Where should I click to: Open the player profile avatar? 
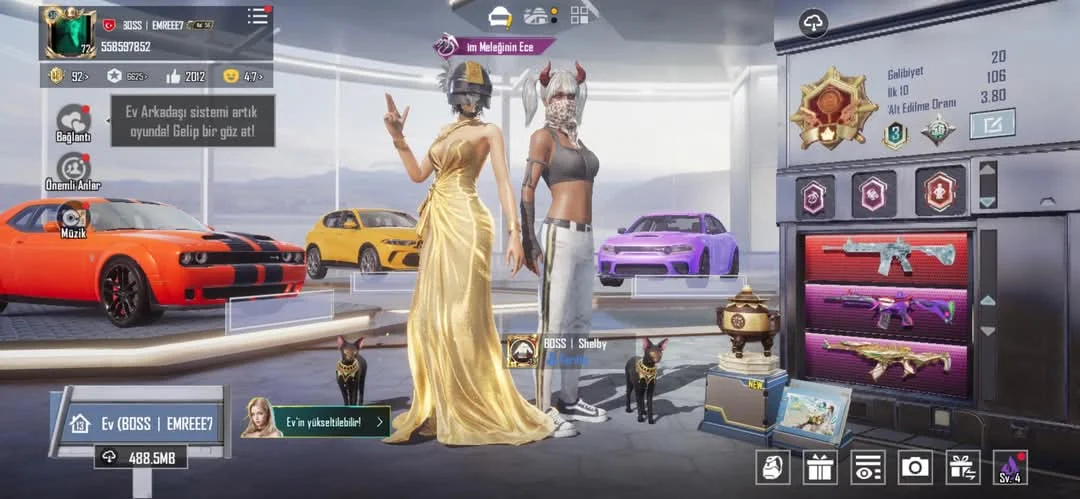[70, 33]
